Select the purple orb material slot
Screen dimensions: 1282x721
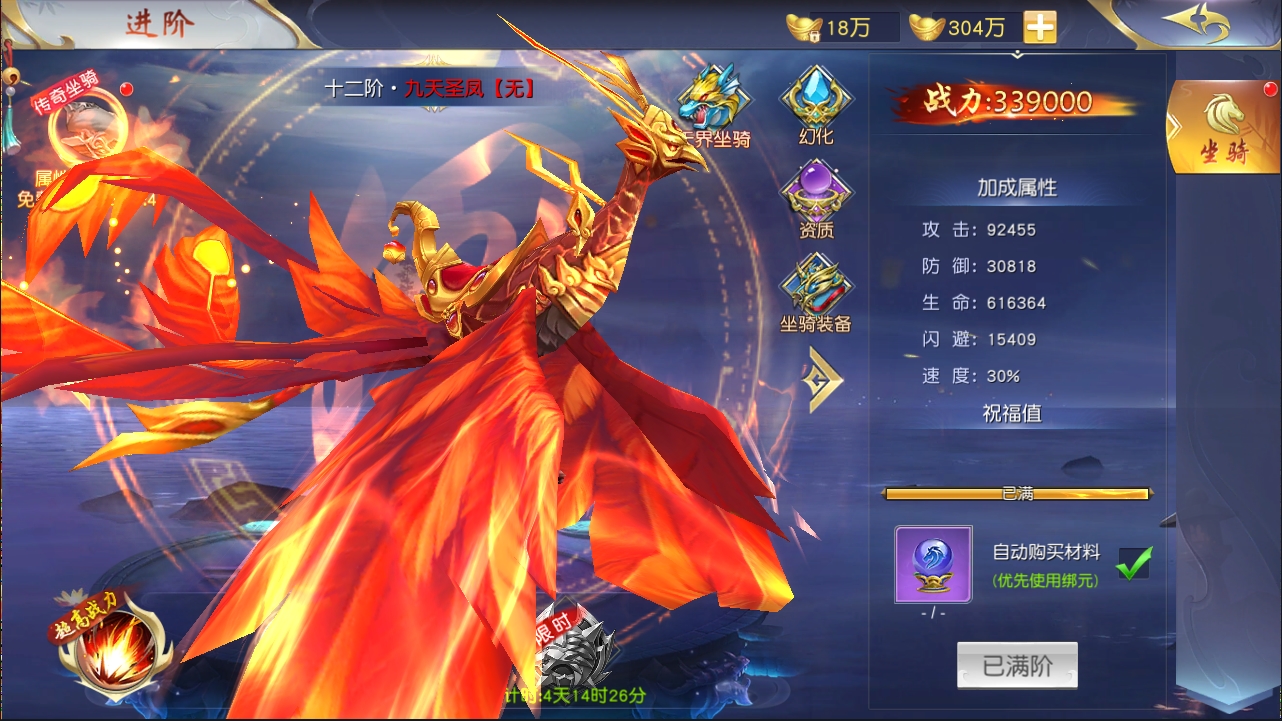933,564
